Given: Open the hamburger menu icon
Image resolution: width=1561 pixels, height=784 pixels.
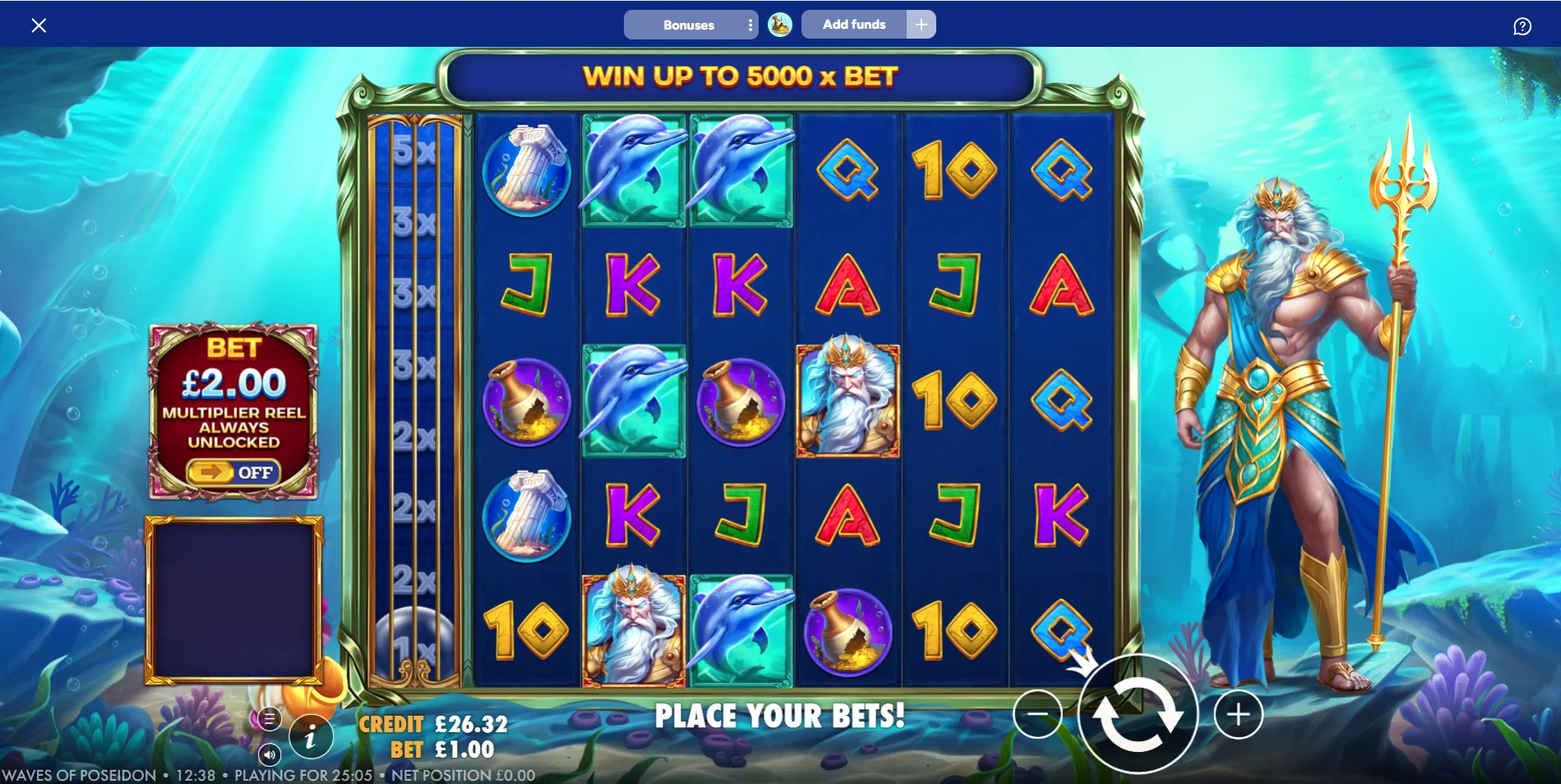Looking at the screenshot, I should point(269,719).
